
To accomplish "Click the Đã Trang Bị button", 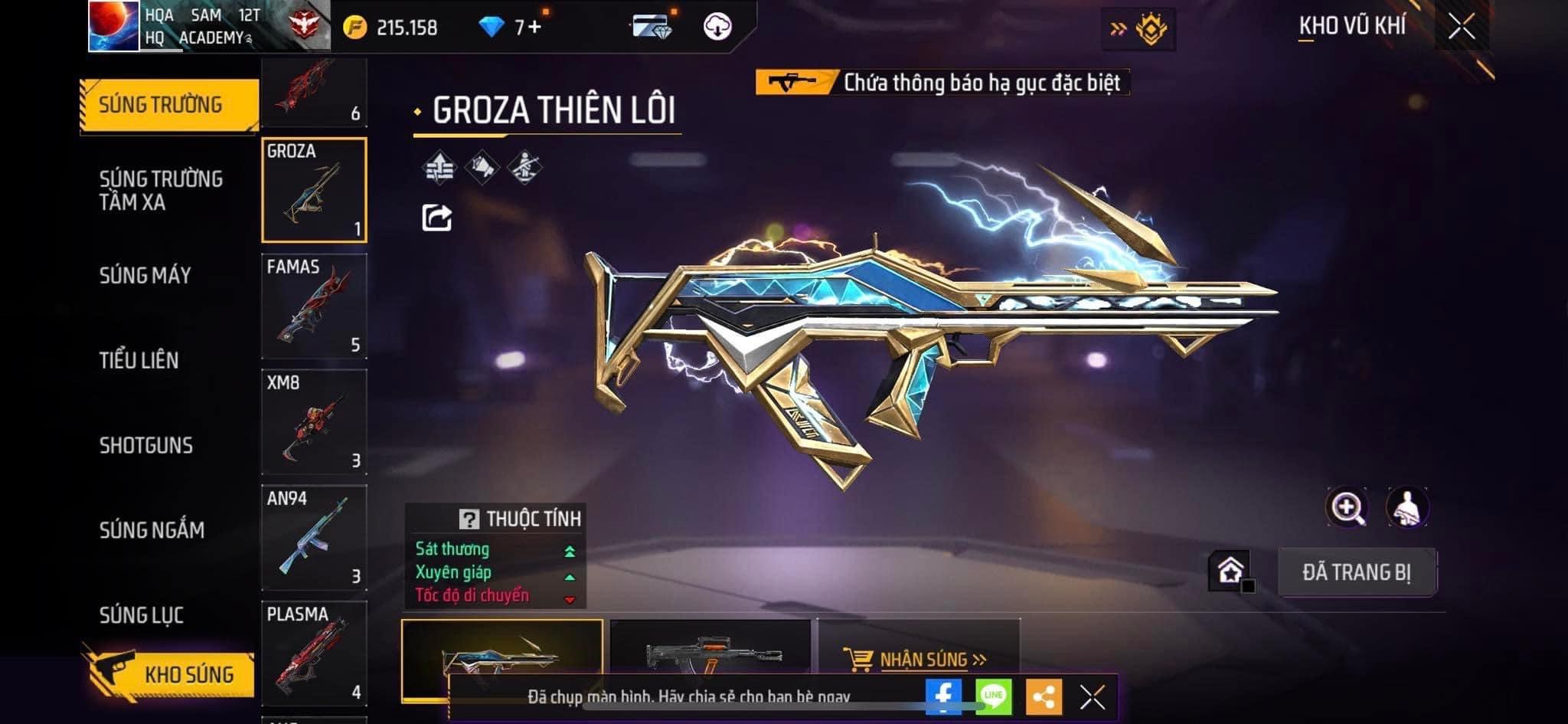I will 1357,572.
